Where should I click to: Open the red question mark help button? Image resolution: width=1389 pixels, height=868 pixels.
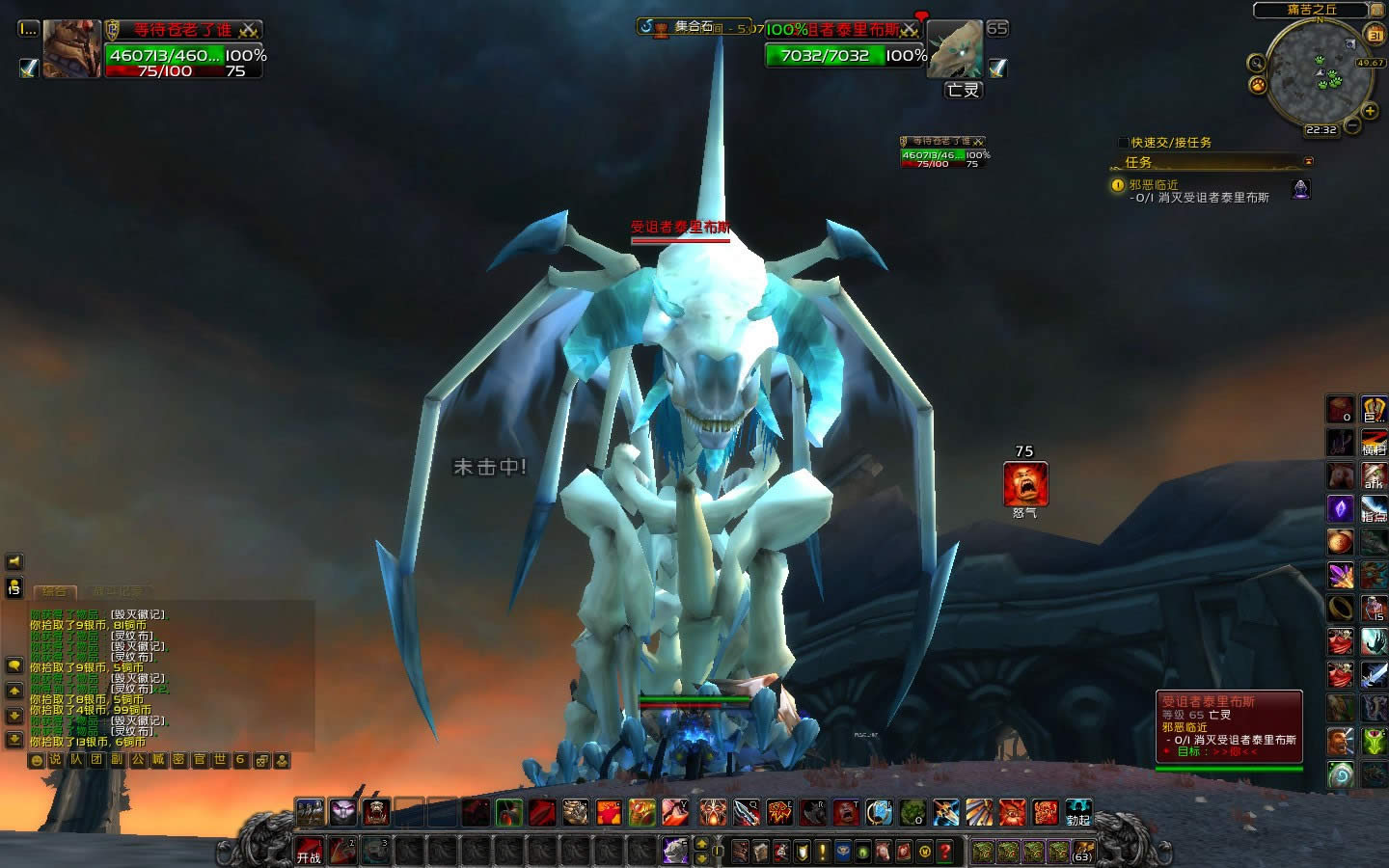tap(945, 851)
